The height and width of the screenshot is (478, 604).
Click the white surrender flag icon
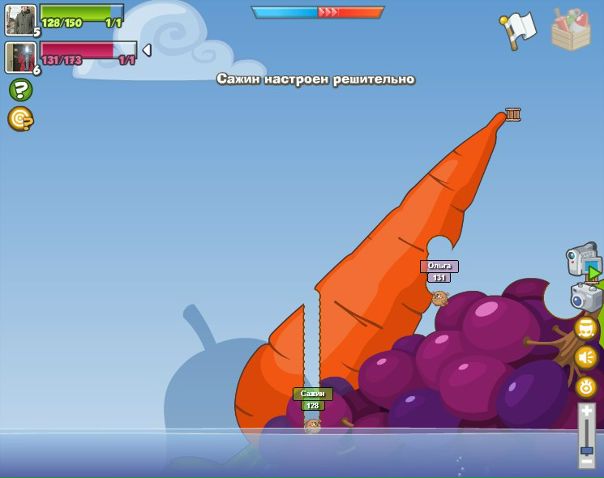[x=519, y=30]
